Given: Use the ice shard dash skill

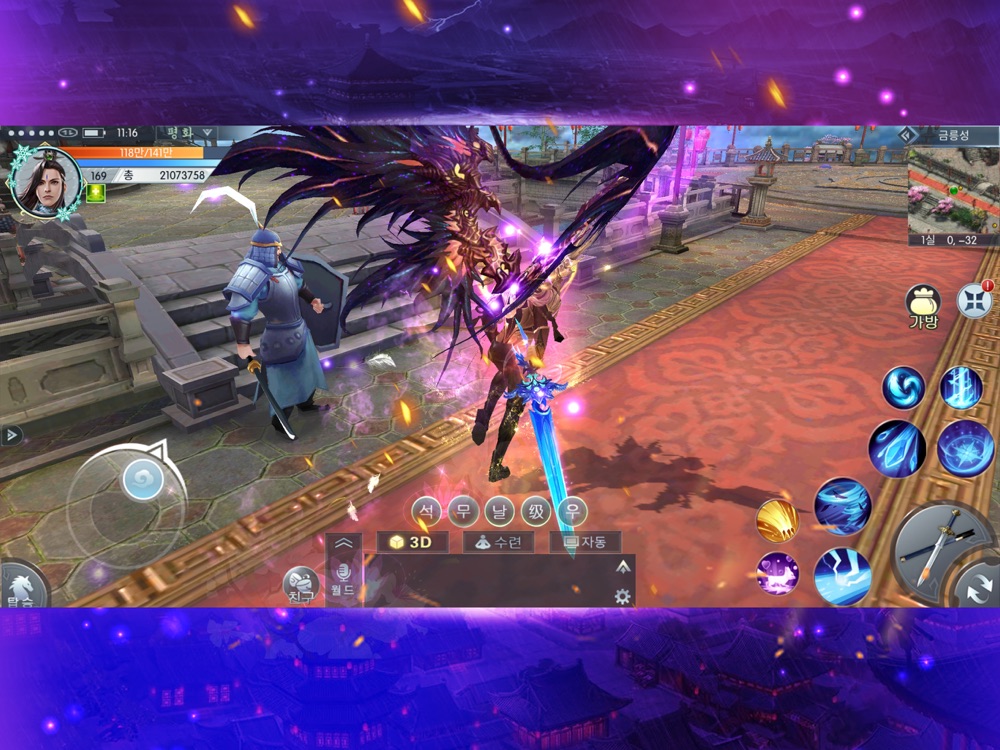Looking at the screenshot, I should click(x=896, y=447).
